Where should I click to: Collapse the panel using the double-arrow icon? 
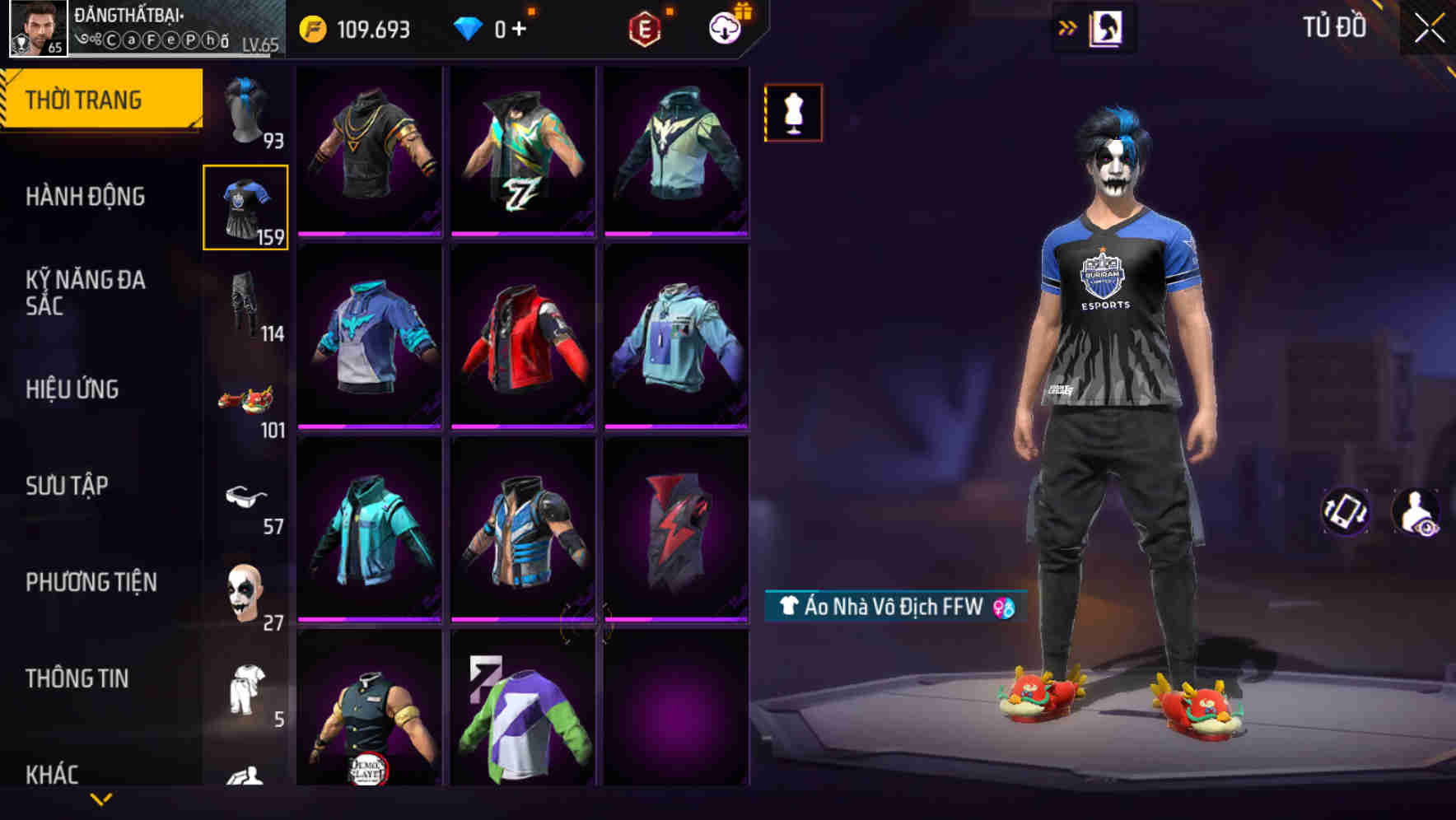coord(1066,27)
